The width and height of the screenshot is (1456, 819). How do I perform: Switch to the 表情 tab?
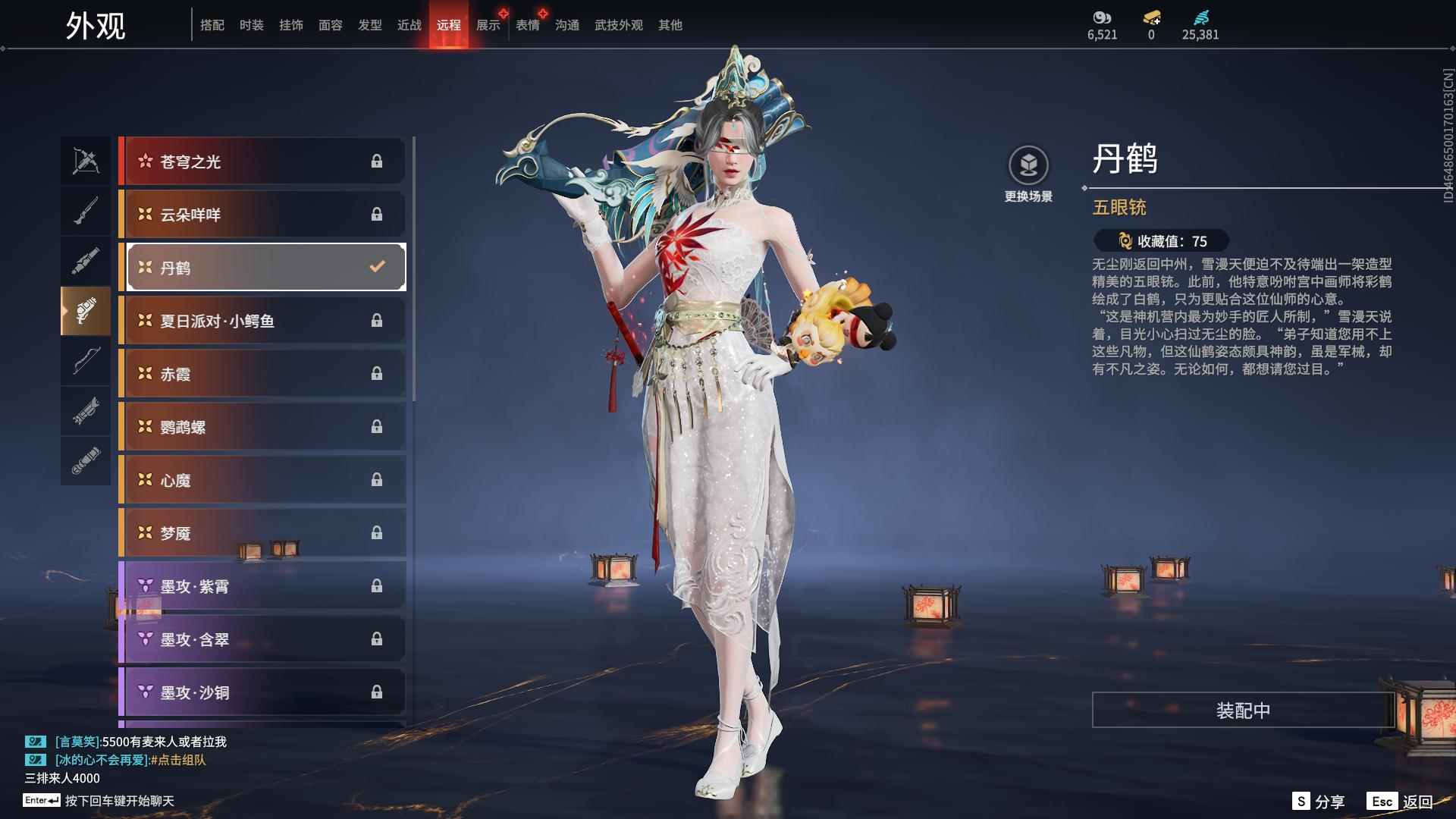527,24
